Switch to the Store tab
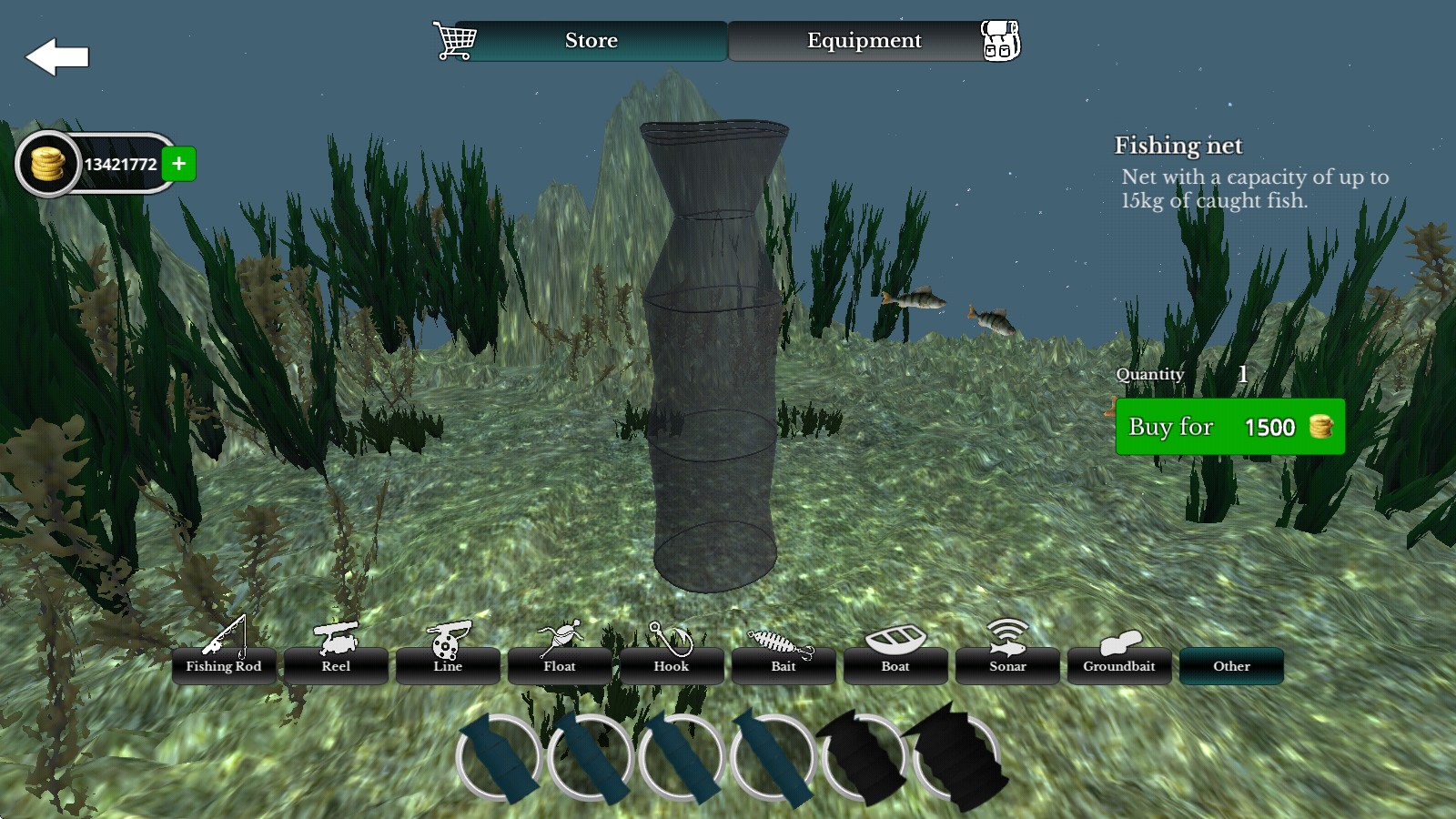1456x819 pixels. tap(591, 41)
